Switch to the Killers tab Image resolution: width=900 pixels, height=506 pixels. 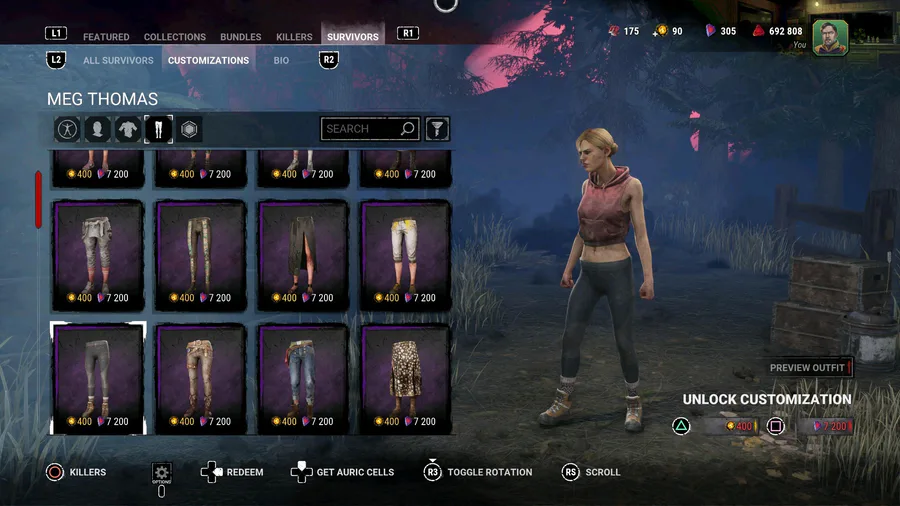(294, 37)
